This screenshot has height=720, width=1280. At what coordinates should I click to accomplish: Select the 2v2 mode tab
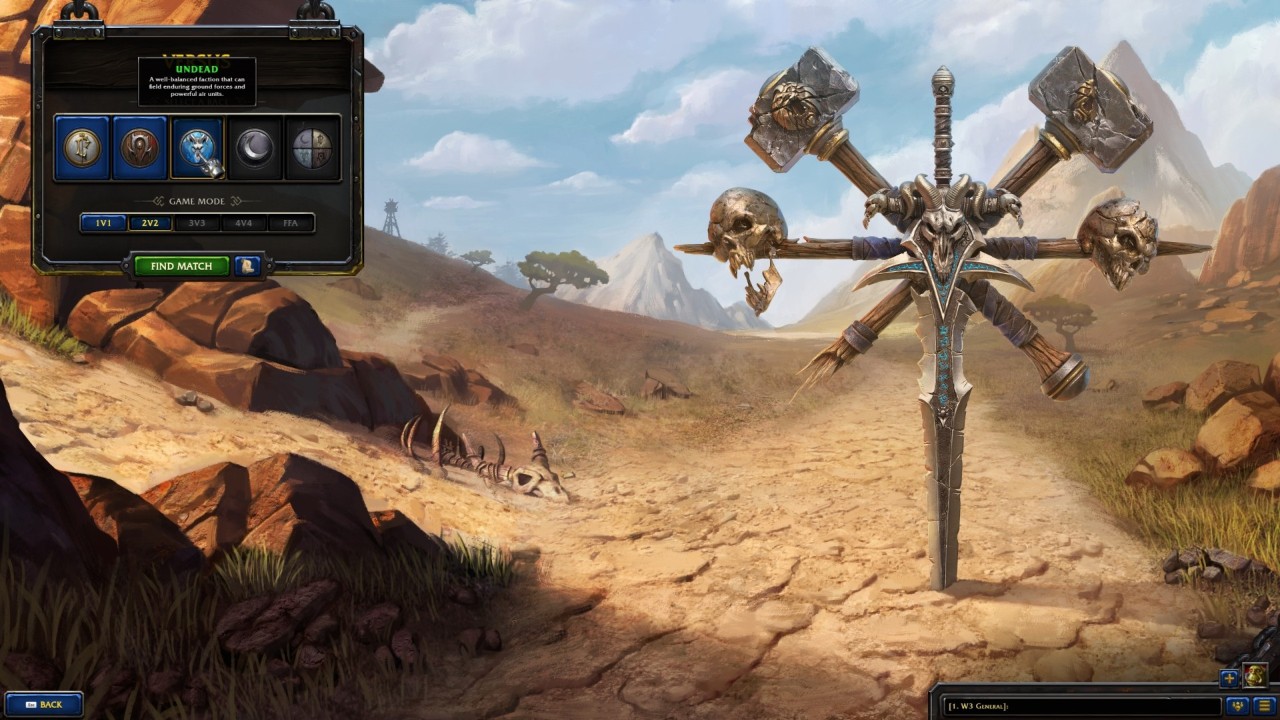148,223
